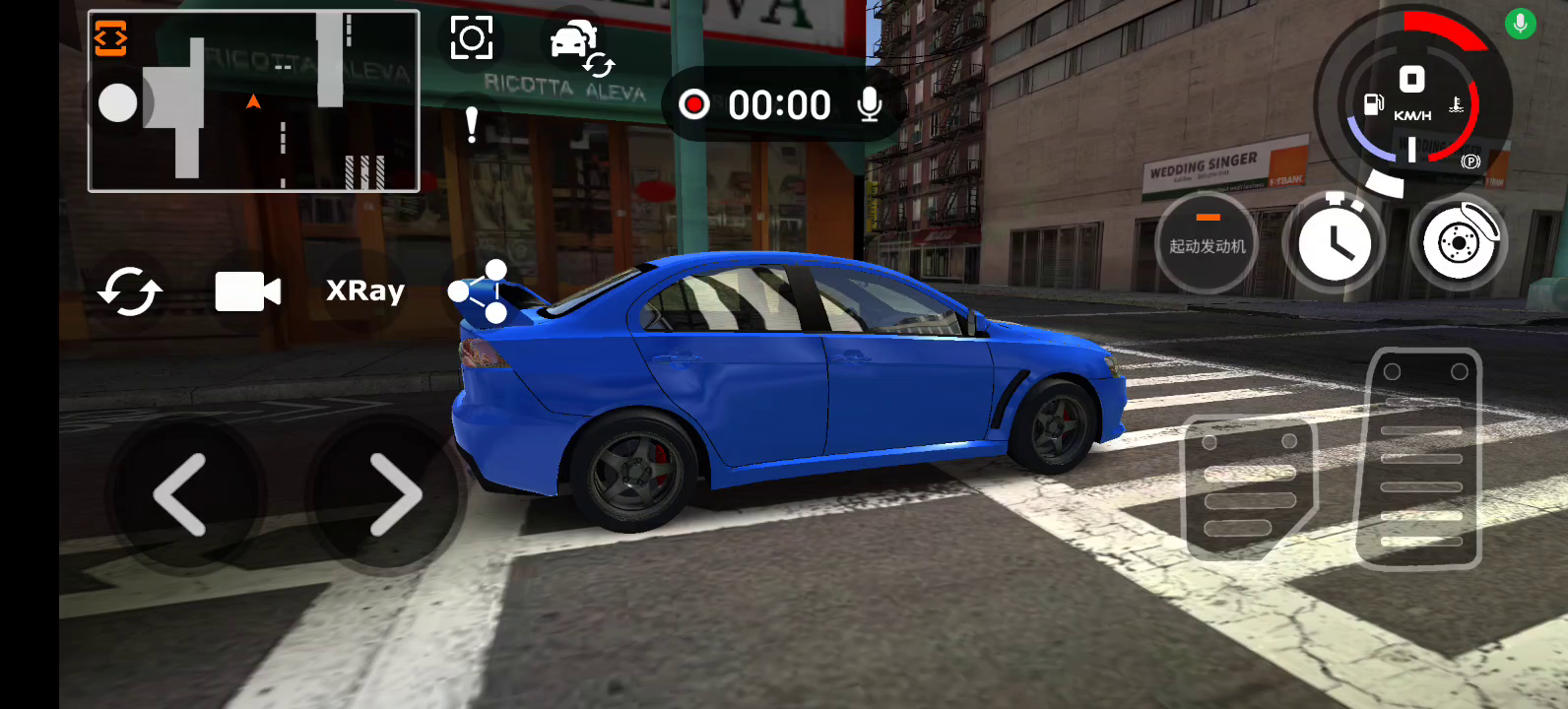The height and width of the screenshot is (709, 1568).
Task: Engage the brake disc handbrake button
Action: 1459,243
